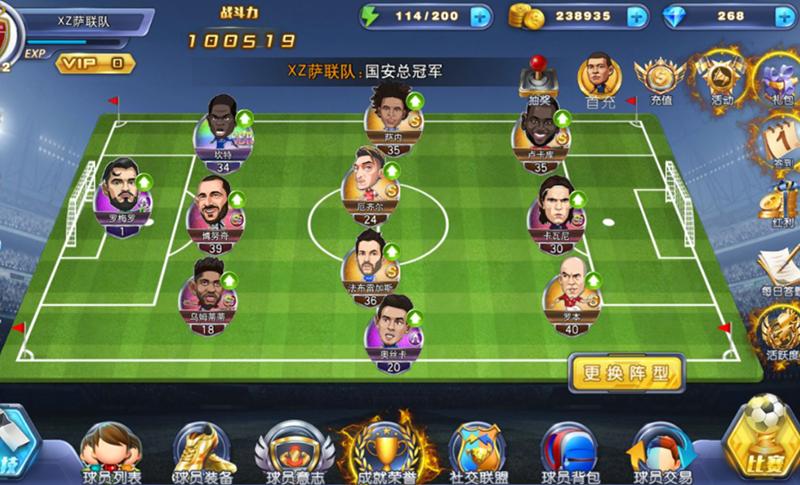The width and height of the screenshot is (800, 485).
Task: Open the 活动 events icon
Action: [x=722, y=79]
